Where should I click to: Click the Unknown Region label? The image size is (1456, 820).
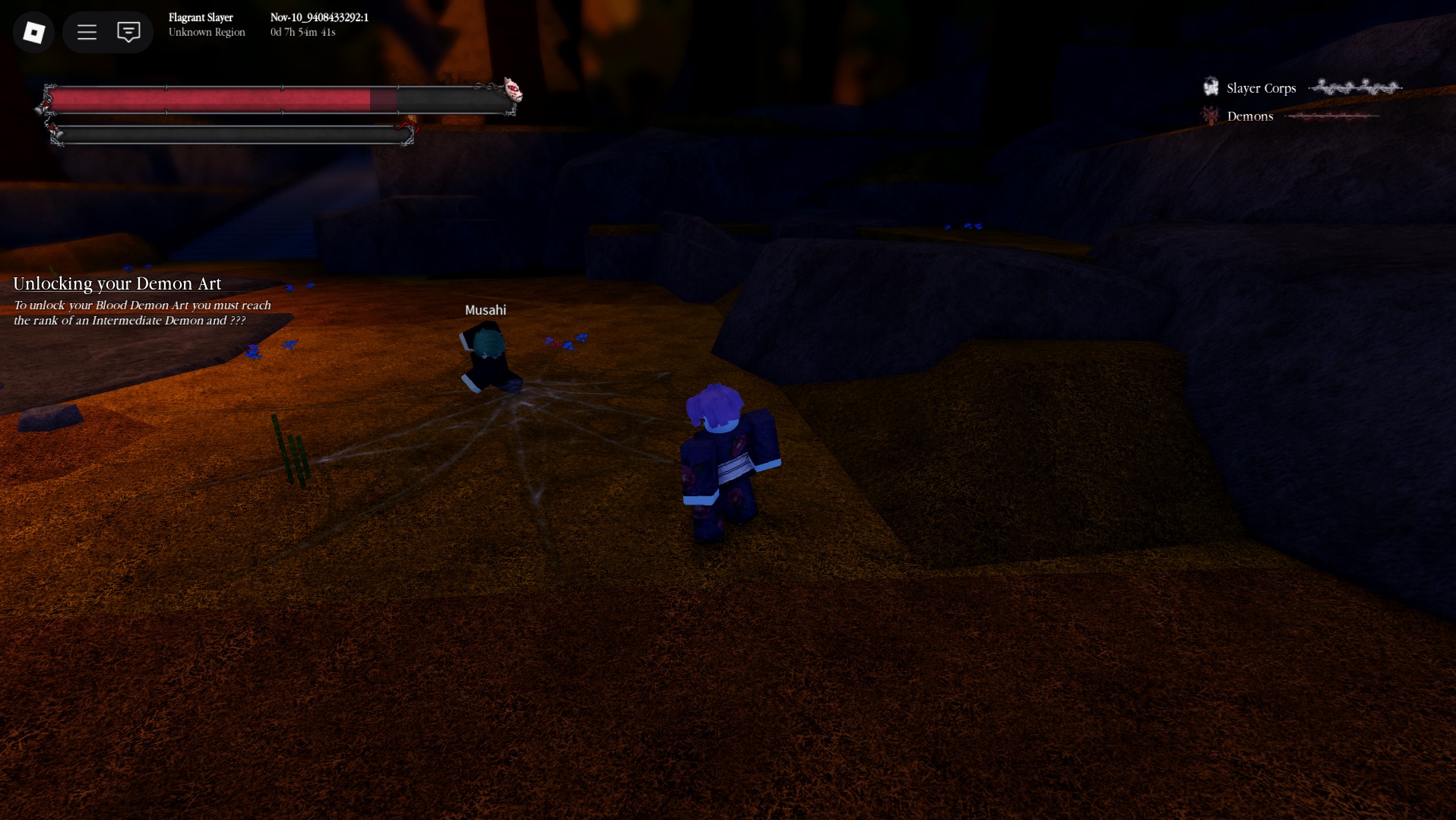(207, 32)
